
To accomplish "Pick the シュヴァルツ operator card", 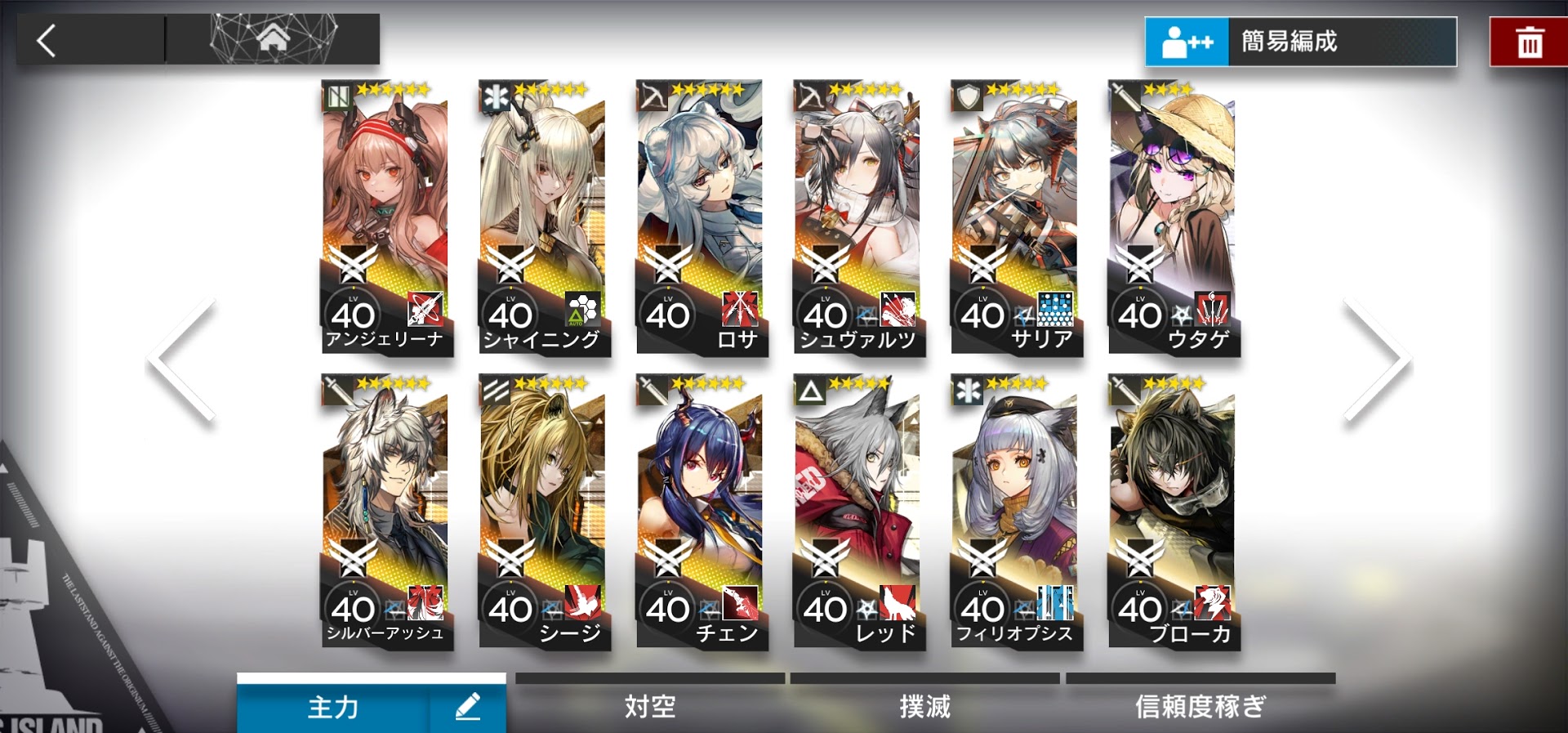I will pyautogui.click(x=857, y=217).
